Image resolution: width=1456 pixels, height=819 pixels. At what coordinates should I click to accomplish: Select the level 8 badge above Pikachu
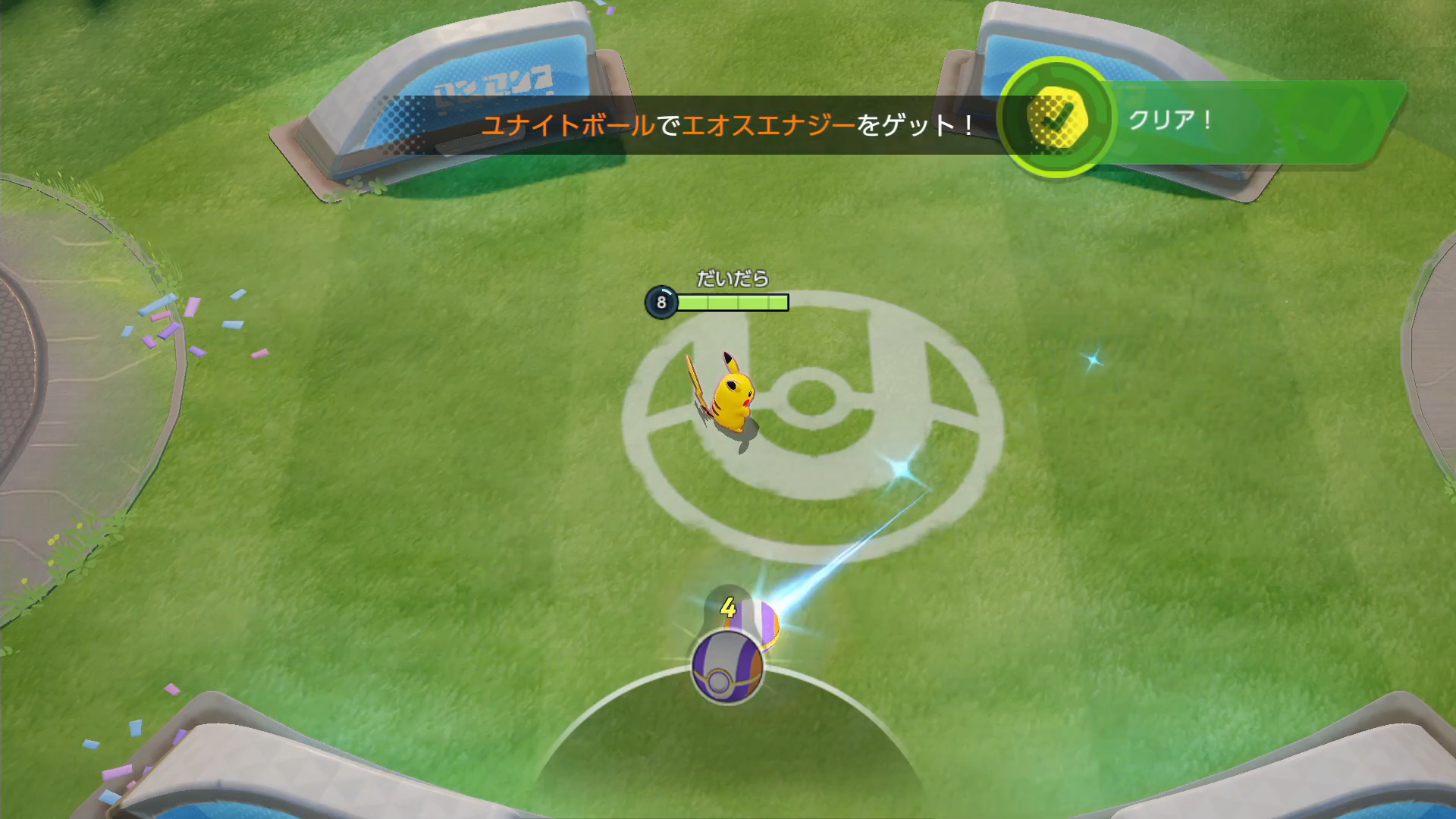[660, 301]
